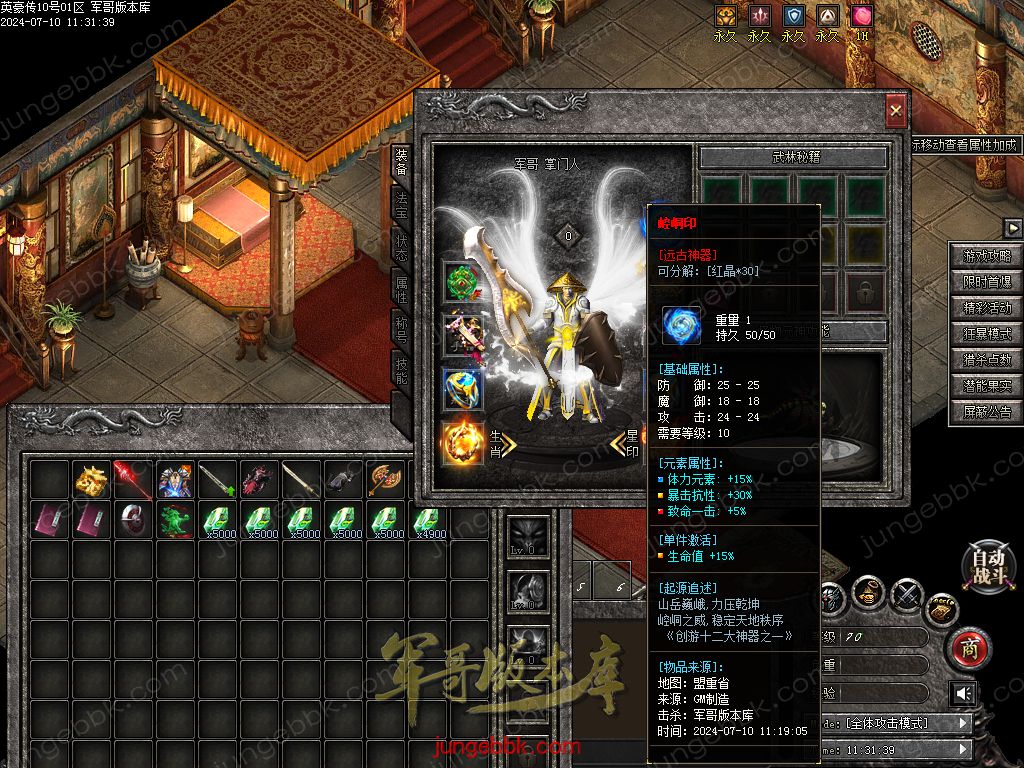This screenshot has width=1024, height=768.
Task: Activate 狂暴模式 berserk mode
Action: [987, 334]
